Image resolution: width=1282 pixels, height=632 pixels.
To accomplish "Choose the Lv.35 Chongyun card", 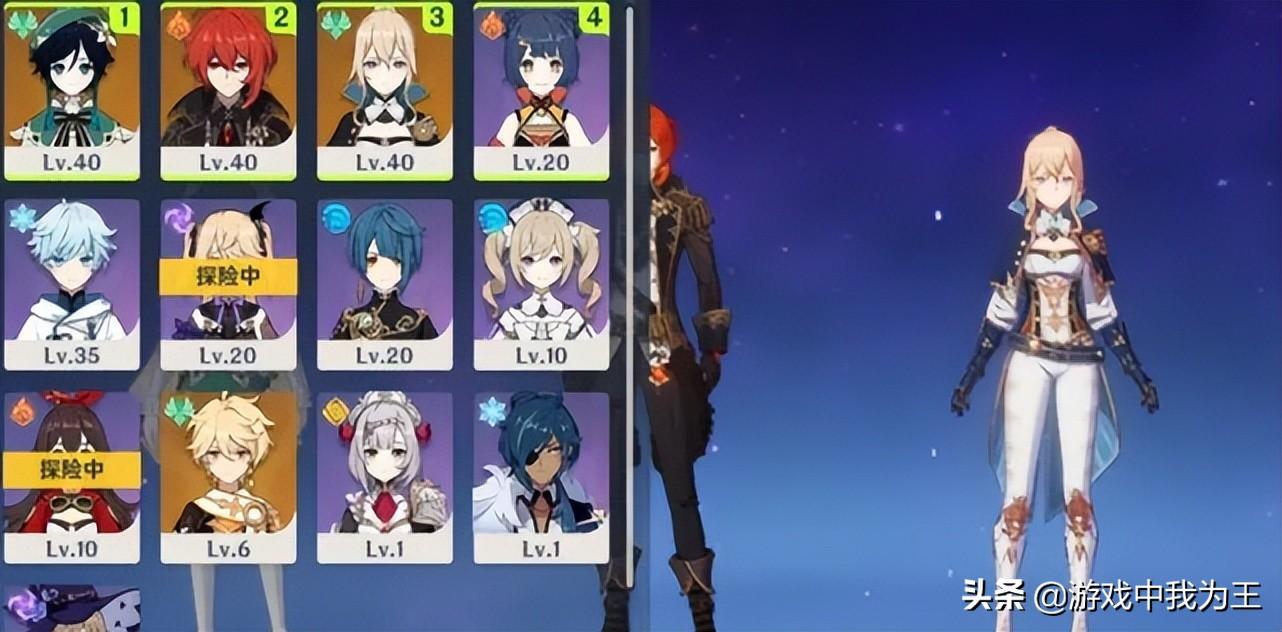I will click(x=72, y=284).
